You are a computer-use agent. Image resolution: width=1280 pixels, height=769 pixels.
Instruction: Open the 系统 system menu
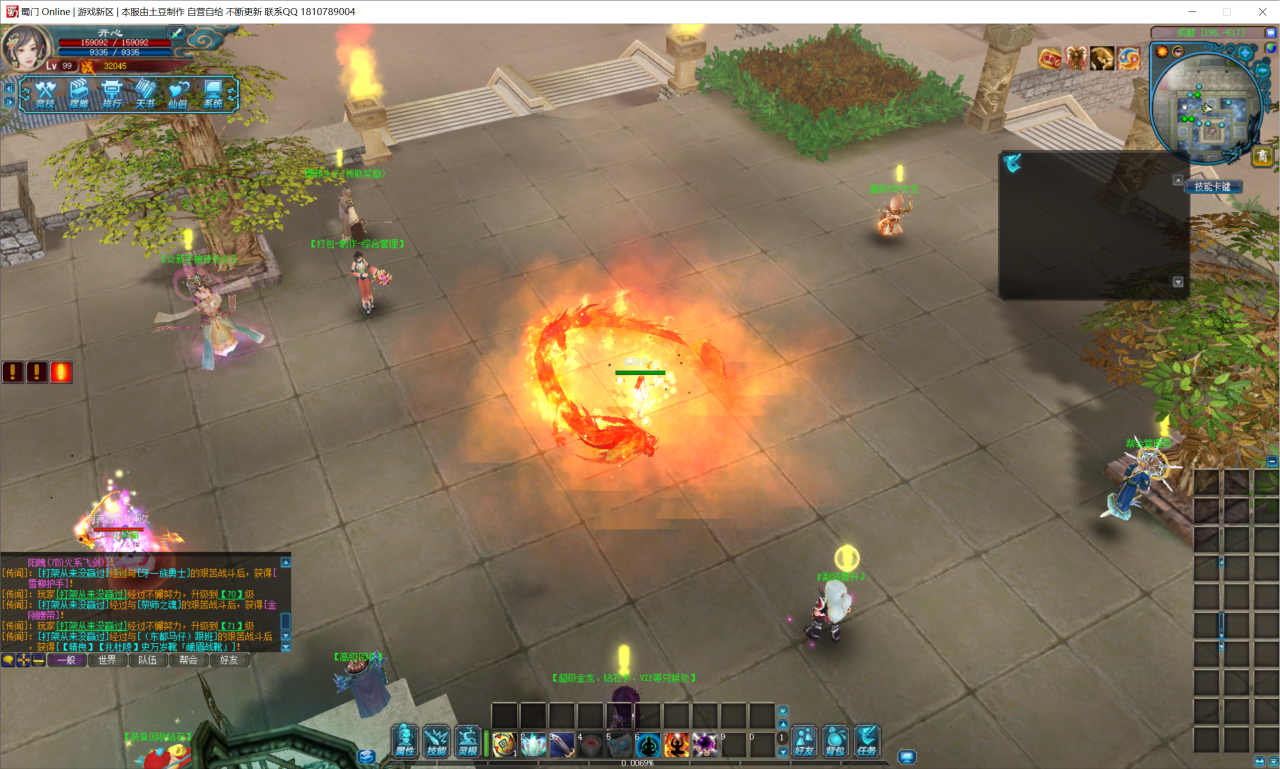point(213,94)
